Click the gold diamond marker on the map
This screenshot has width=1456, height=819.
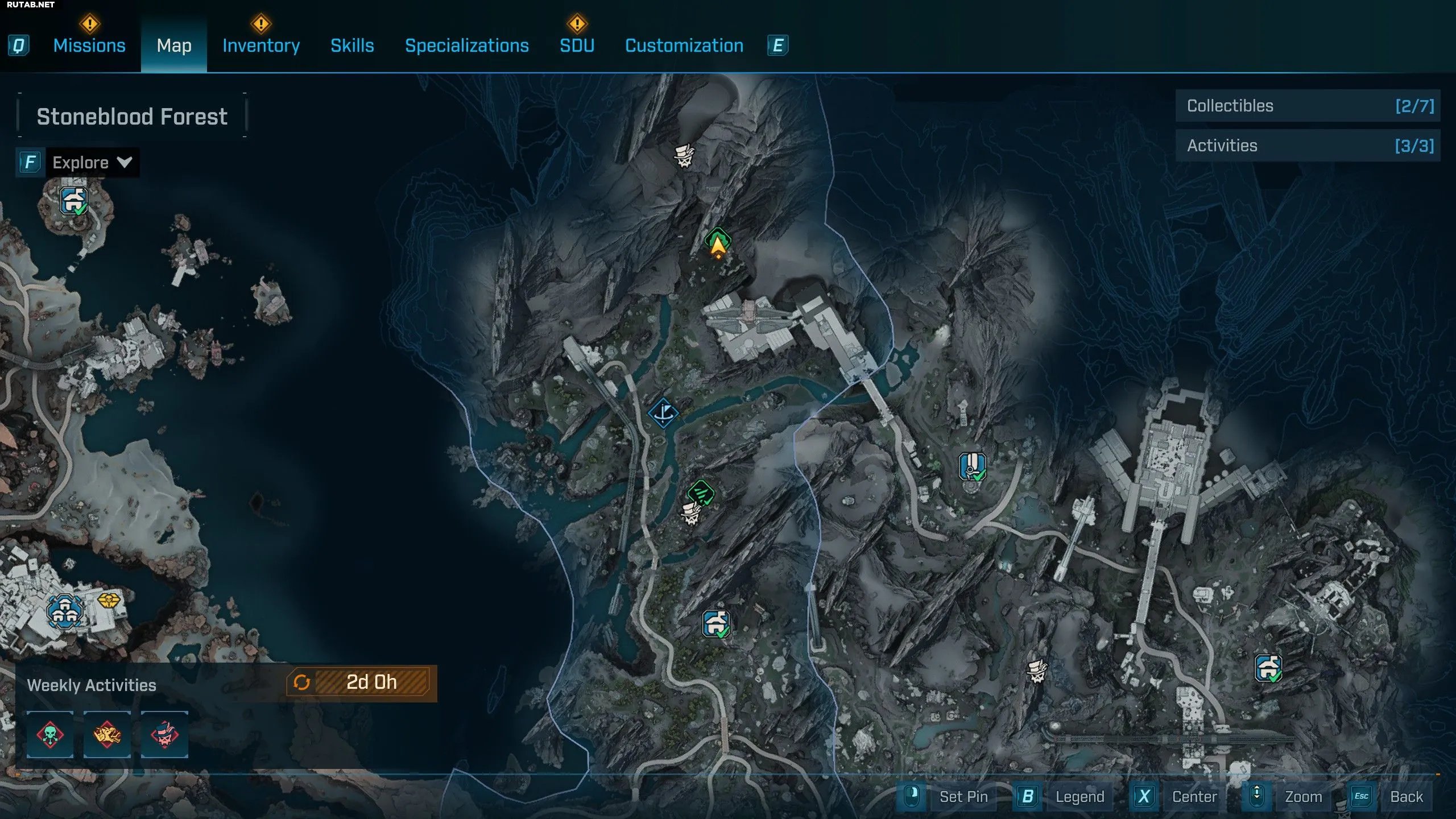pos(109,601)
